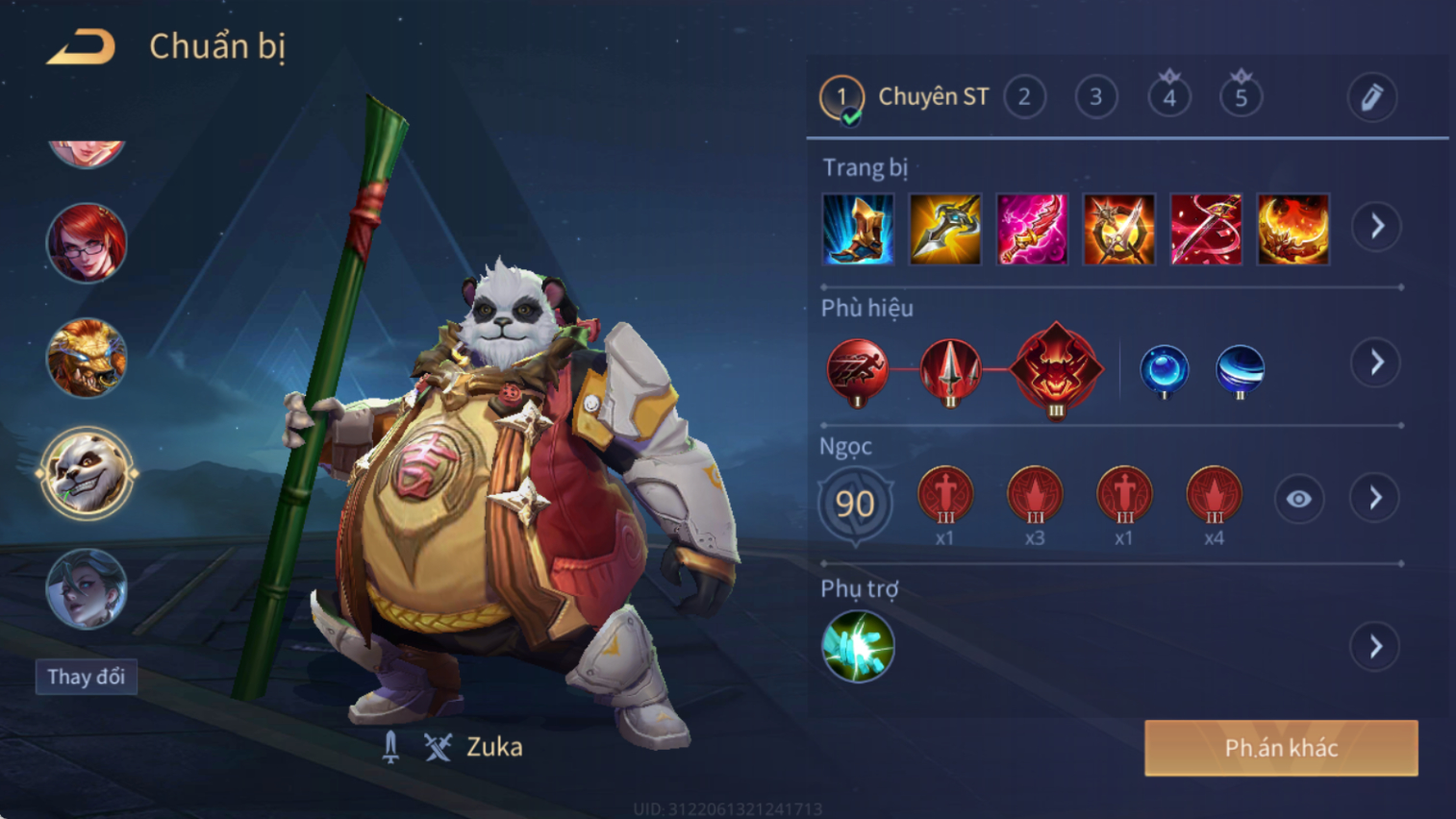Expand the Ngọc rune section
The width and height of the screenshot is (1456, 819).
pos(1375,498)
